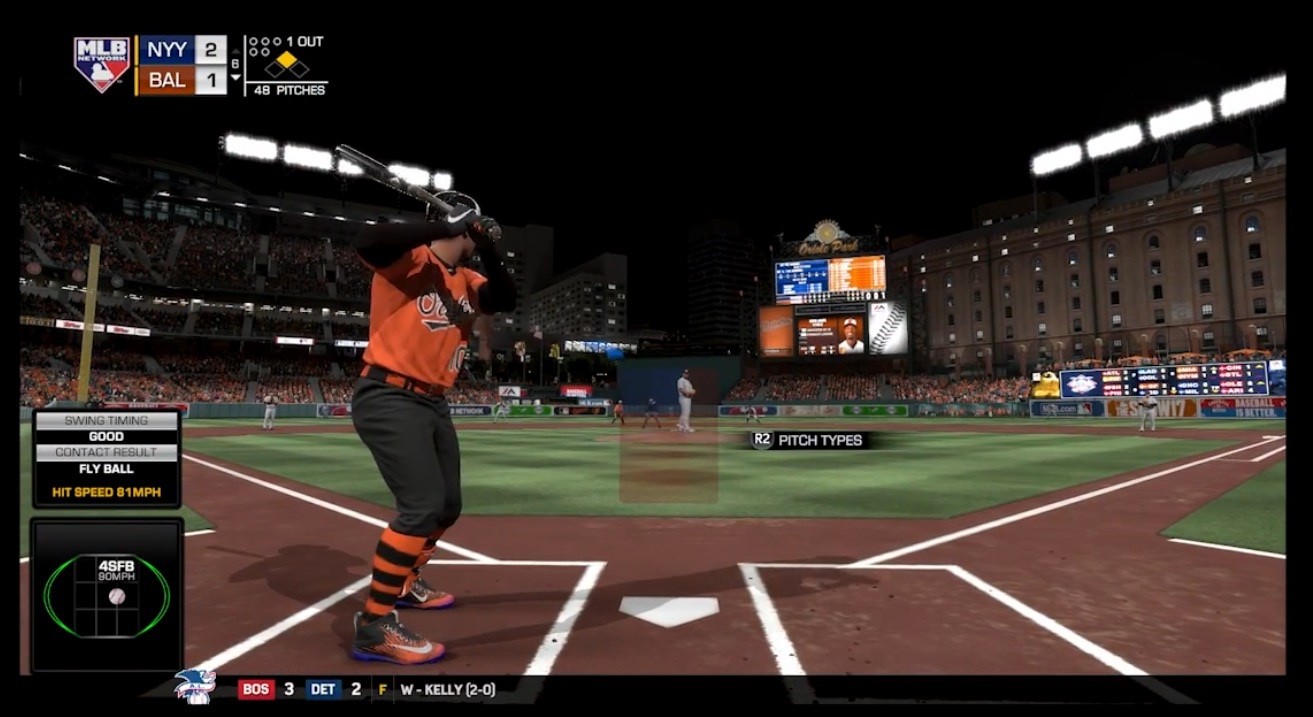This screenshot has height=717, width=1313.
Task: Open the swing timing feedback panel
Action: point(107,458)
